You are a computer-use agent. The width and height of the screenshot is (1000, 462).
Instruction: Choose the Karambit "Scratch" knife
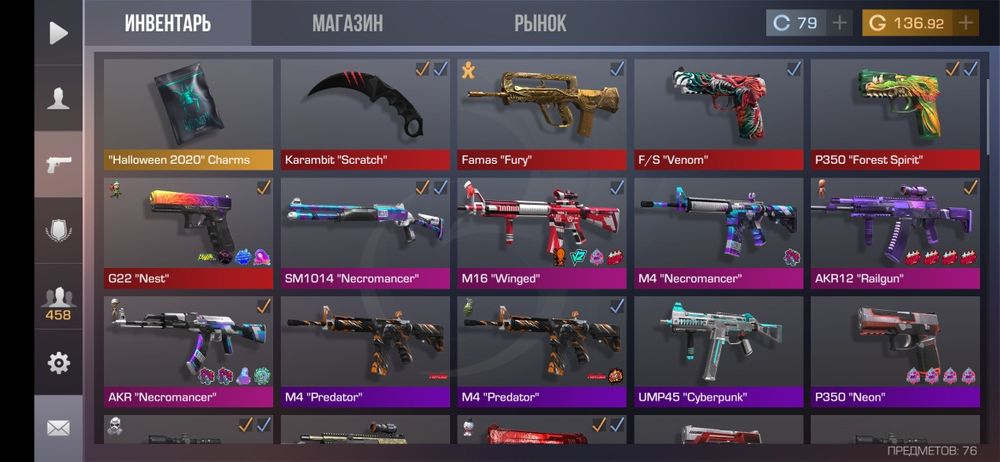pyautogui.click(x=365, y=113)
